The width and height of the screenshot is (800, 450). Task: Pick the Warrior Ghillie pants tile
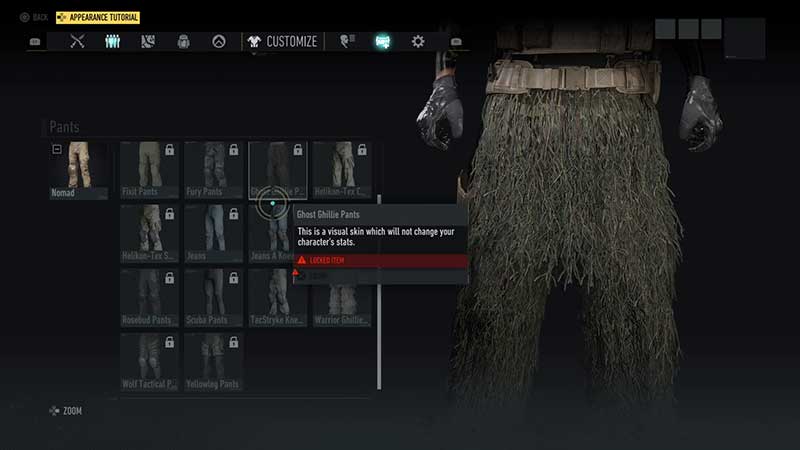click(x=341, y=298)
